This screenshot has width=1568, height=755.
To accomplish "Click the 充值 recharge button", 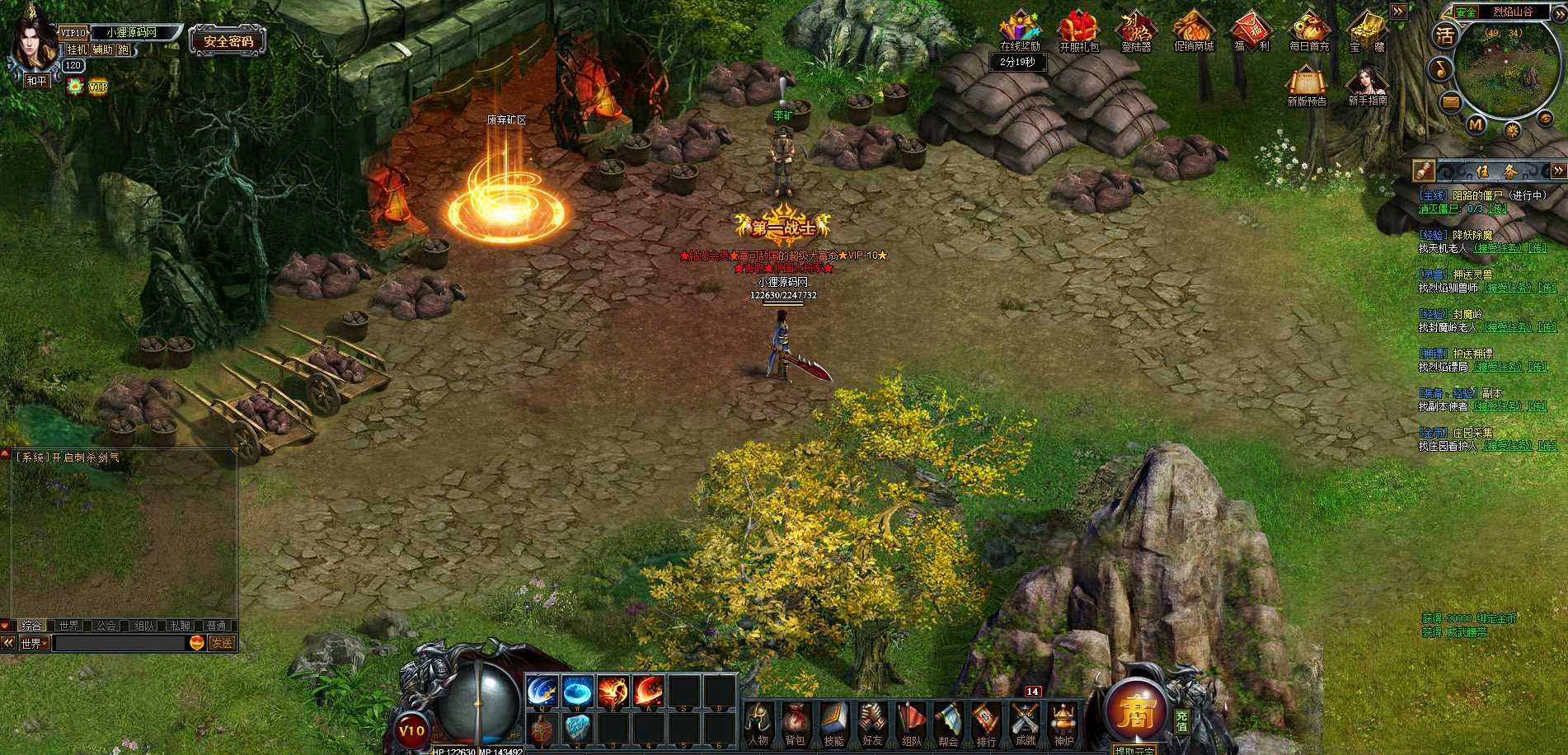I will [1182, 721].
